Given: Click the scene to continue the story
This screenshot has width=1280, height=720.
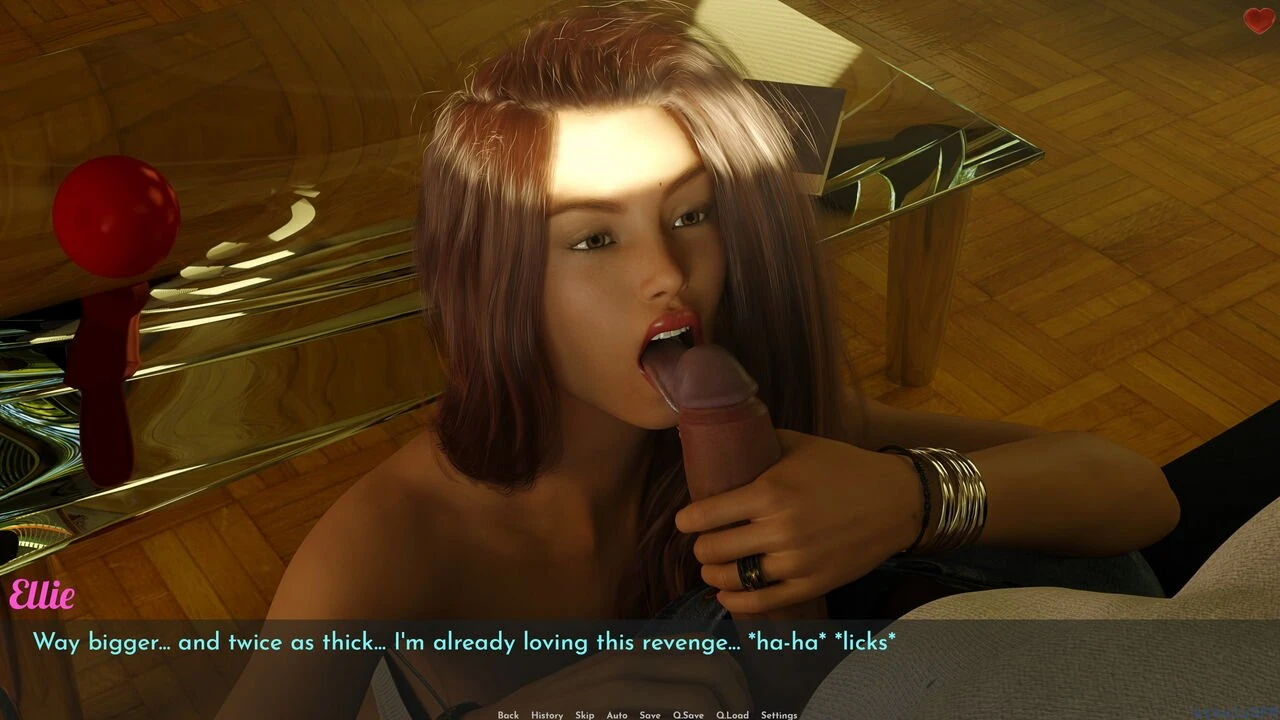Looking at the screenshot, I should 640,300.
